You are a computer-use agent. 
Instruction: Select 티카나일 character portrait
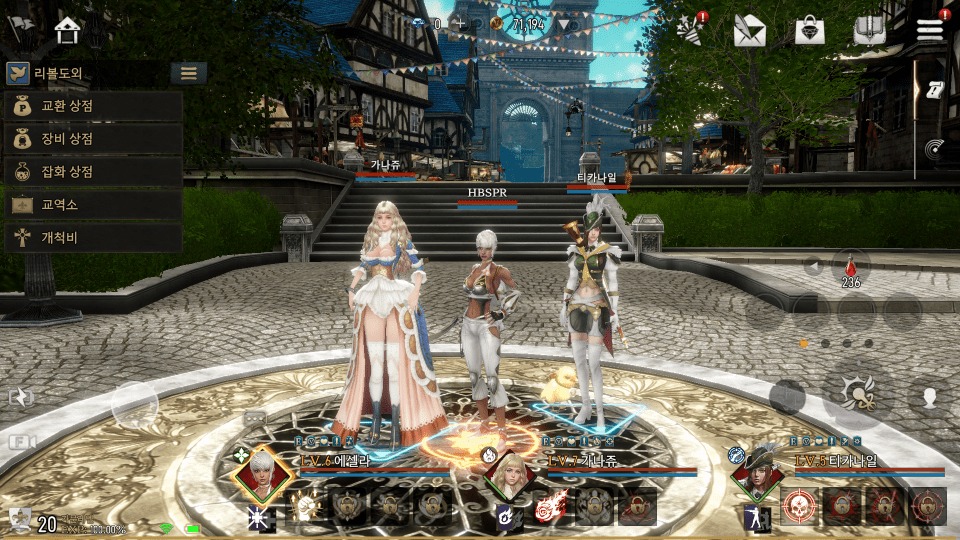coord(756,474)
